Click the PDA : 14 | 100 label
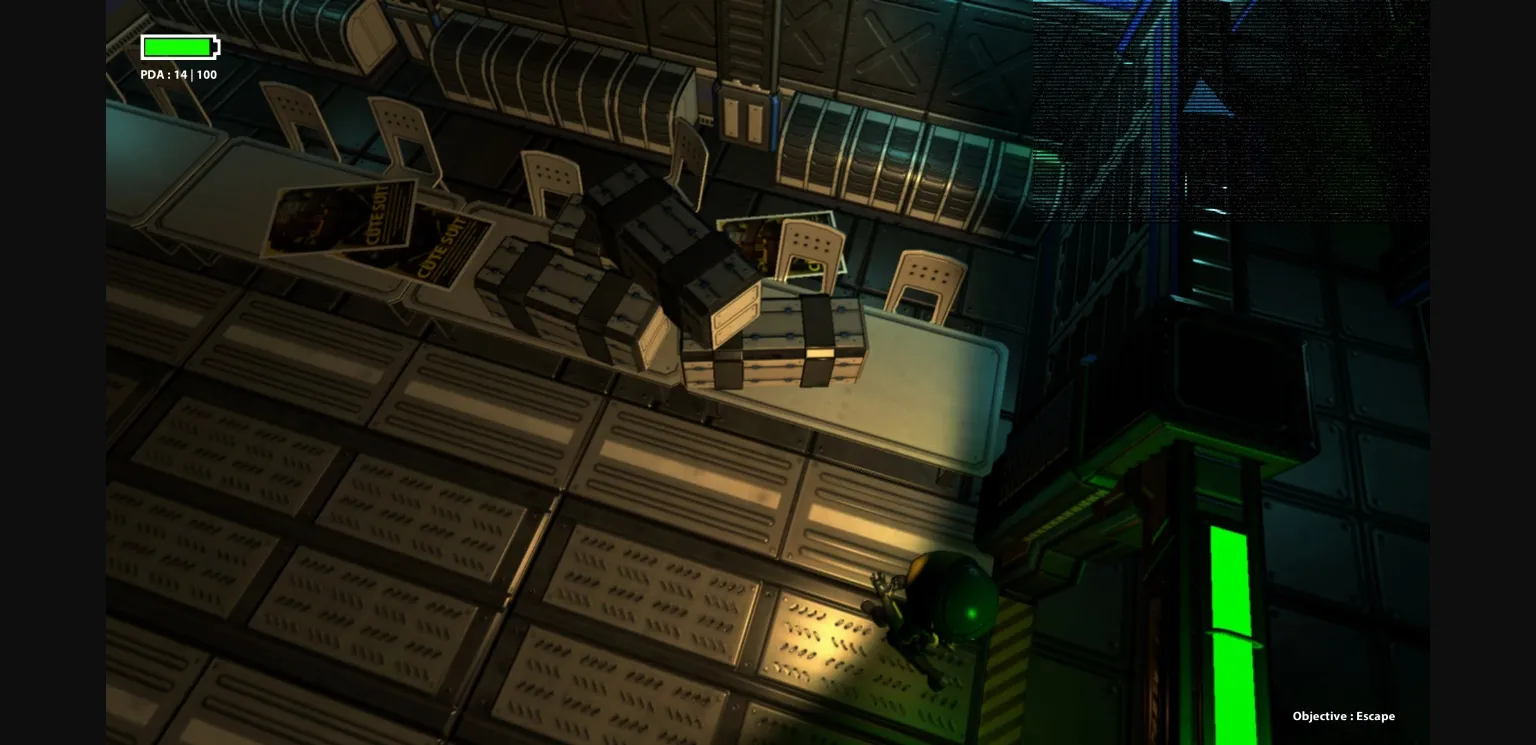Image resolution: width=1536 pixels, height=745 pixels. point(179,74)
